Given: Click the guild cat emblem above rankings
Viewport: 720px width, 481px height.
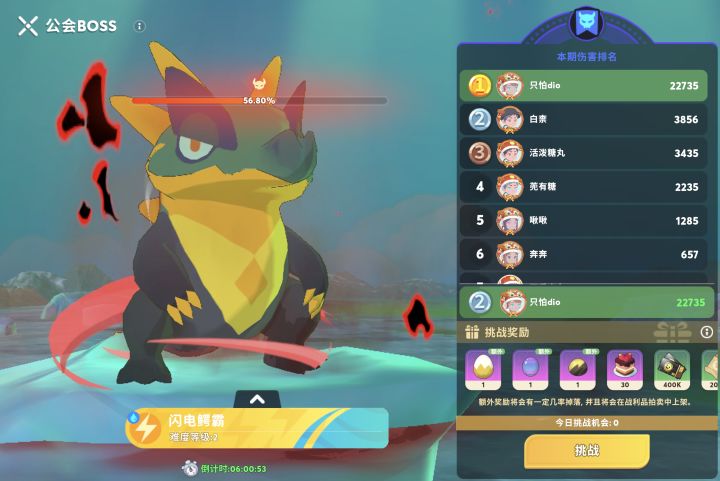Looking at the screenshot, I should tap(585, 23).
